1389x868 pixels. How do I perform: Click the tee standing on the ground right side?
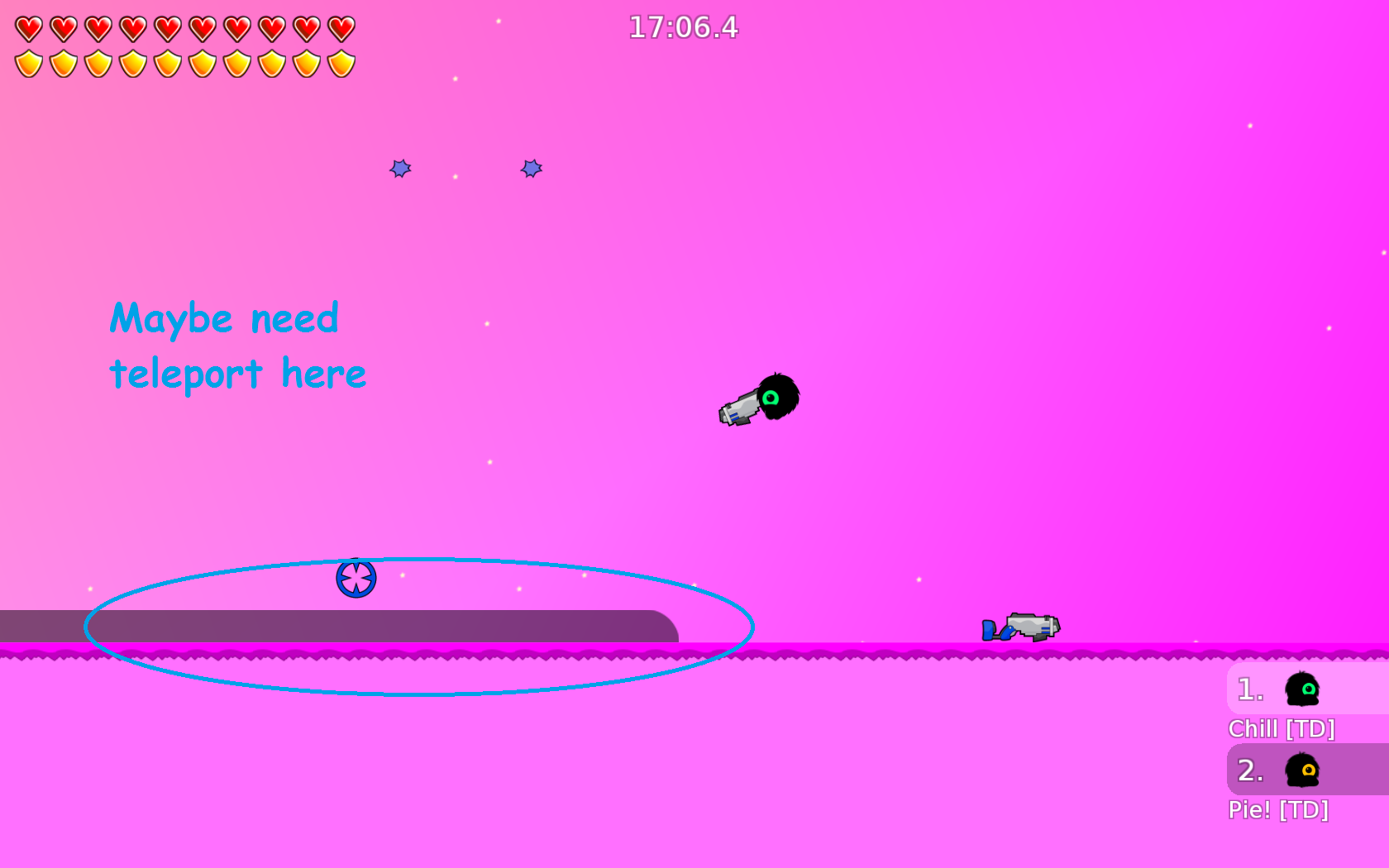(1017, 628)
